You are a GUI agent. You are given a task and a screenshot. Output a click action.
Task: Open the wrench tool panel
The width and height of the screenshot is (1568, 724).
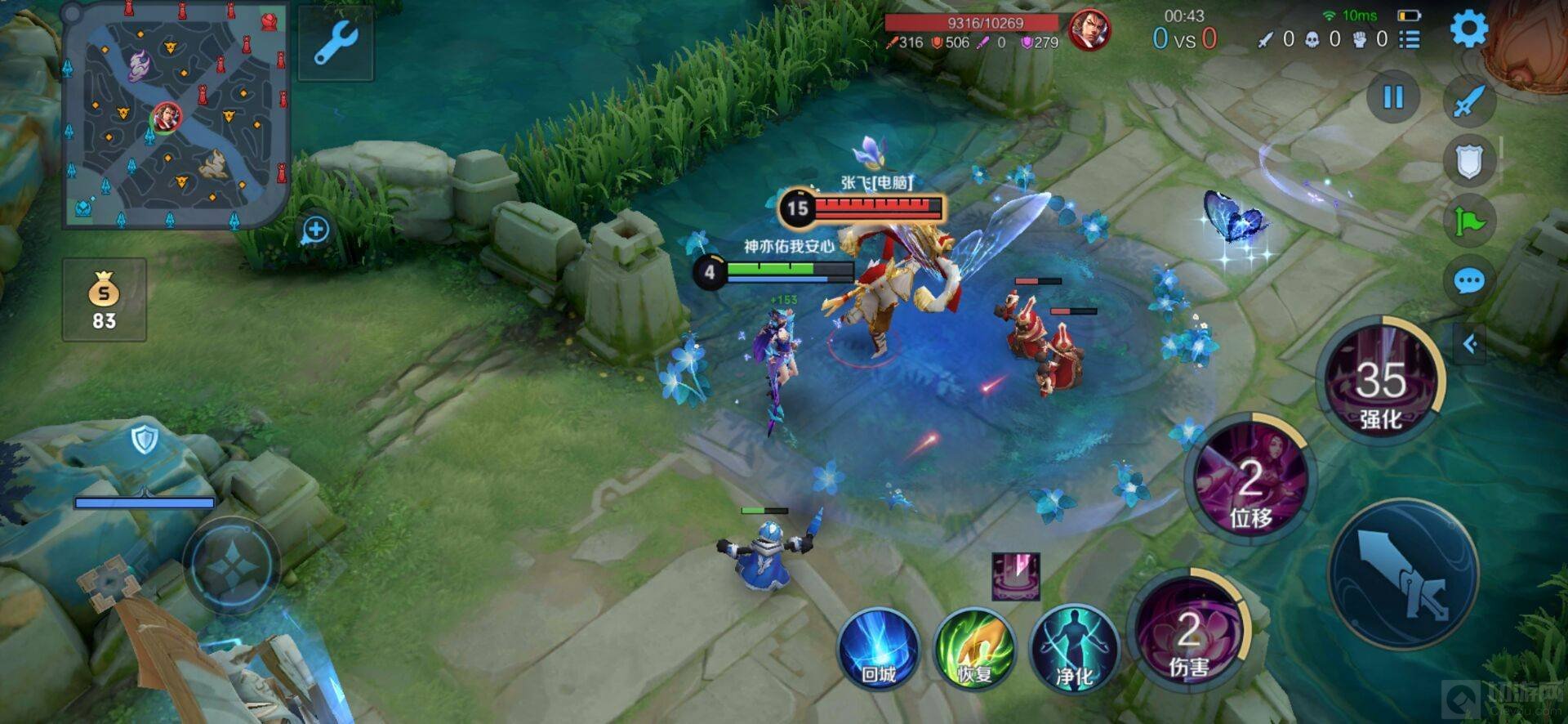[336, 43]
